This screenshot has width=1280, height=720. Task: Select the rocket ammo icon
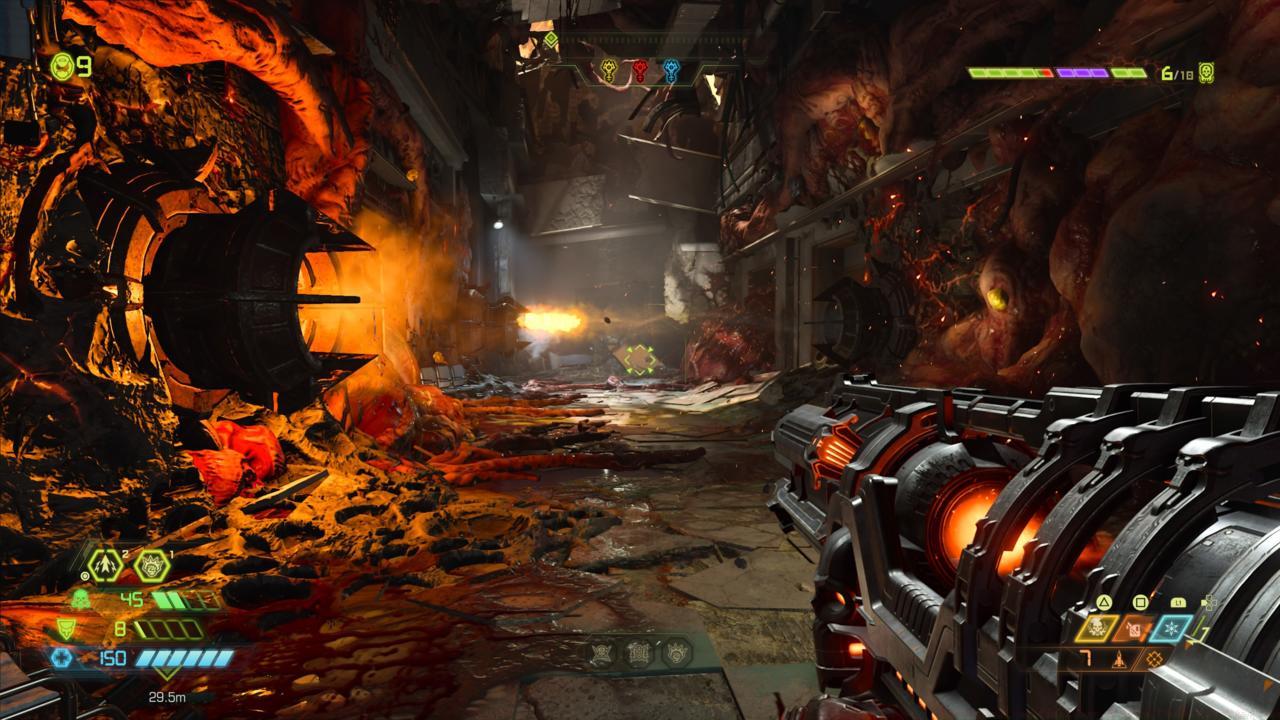(x=1120, y=659)
